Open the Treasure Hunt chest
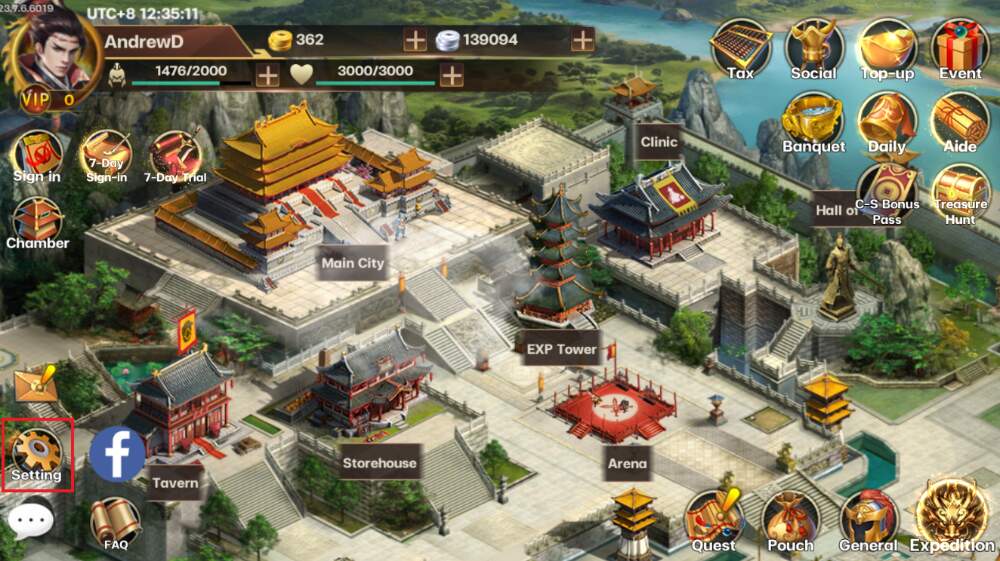Image resolution: width=1000 pixels, height=561 pixels. coord(960,192)
